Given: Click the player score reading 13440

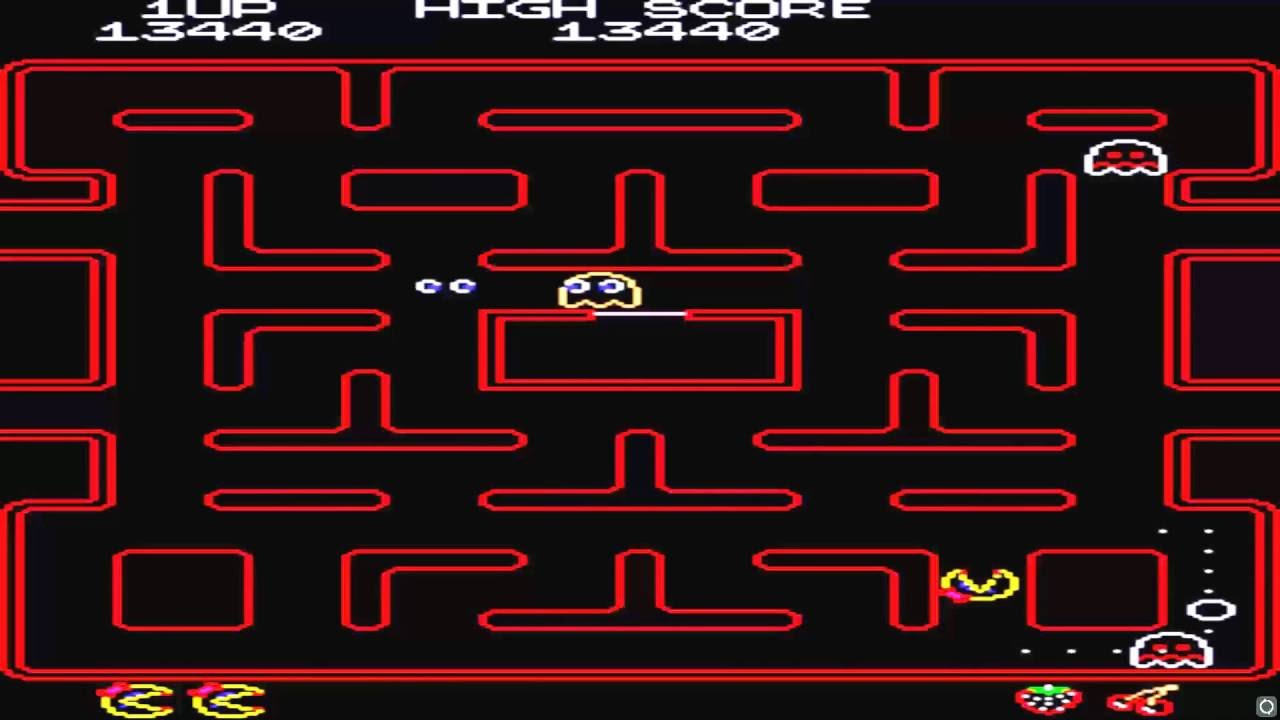Looking at the screenshot, I should [x=207, y=30].
